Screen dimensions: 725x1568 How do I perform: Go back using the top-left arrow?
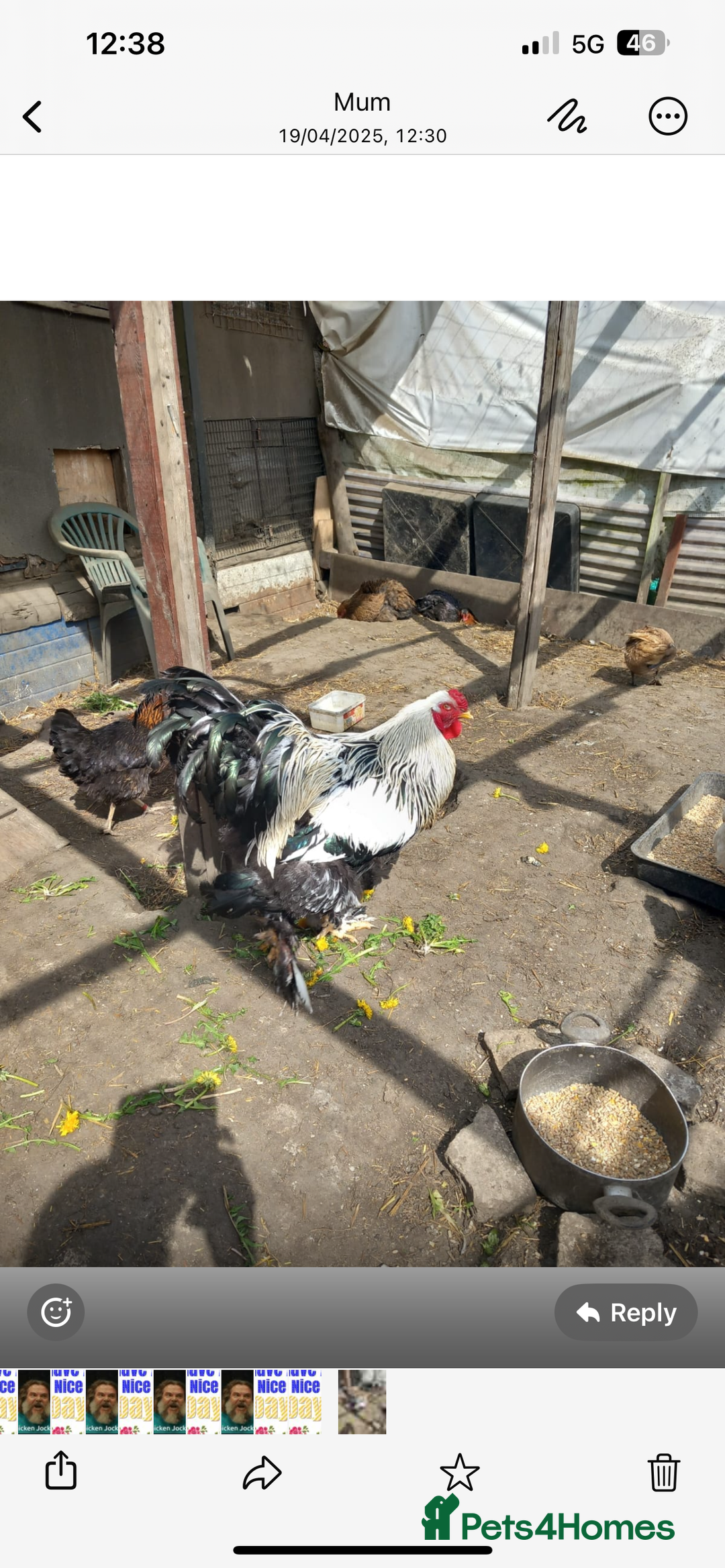pyautogui.click(x=32, y=117)
